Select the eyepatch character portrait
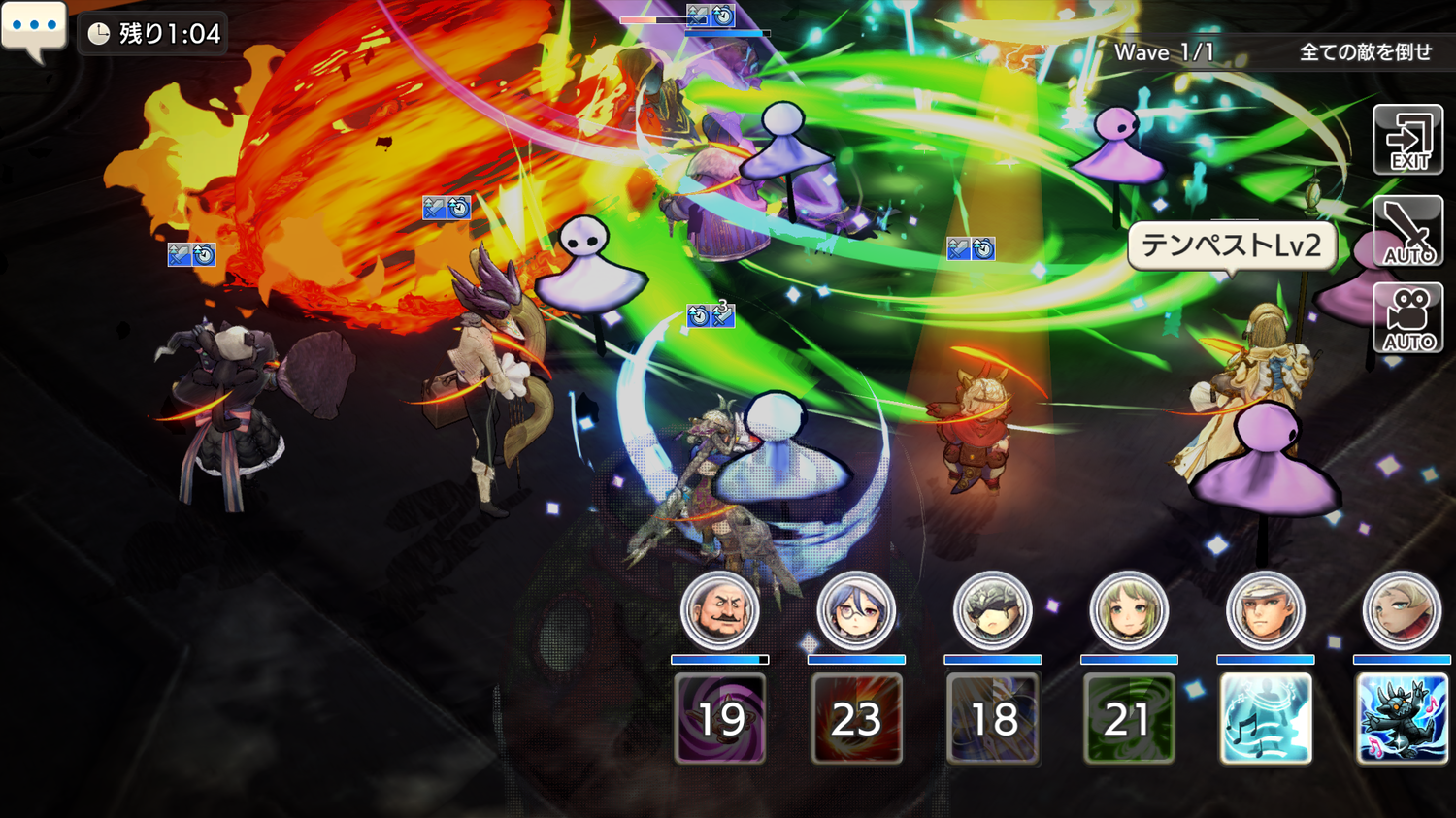 click(x=992, y=611)
